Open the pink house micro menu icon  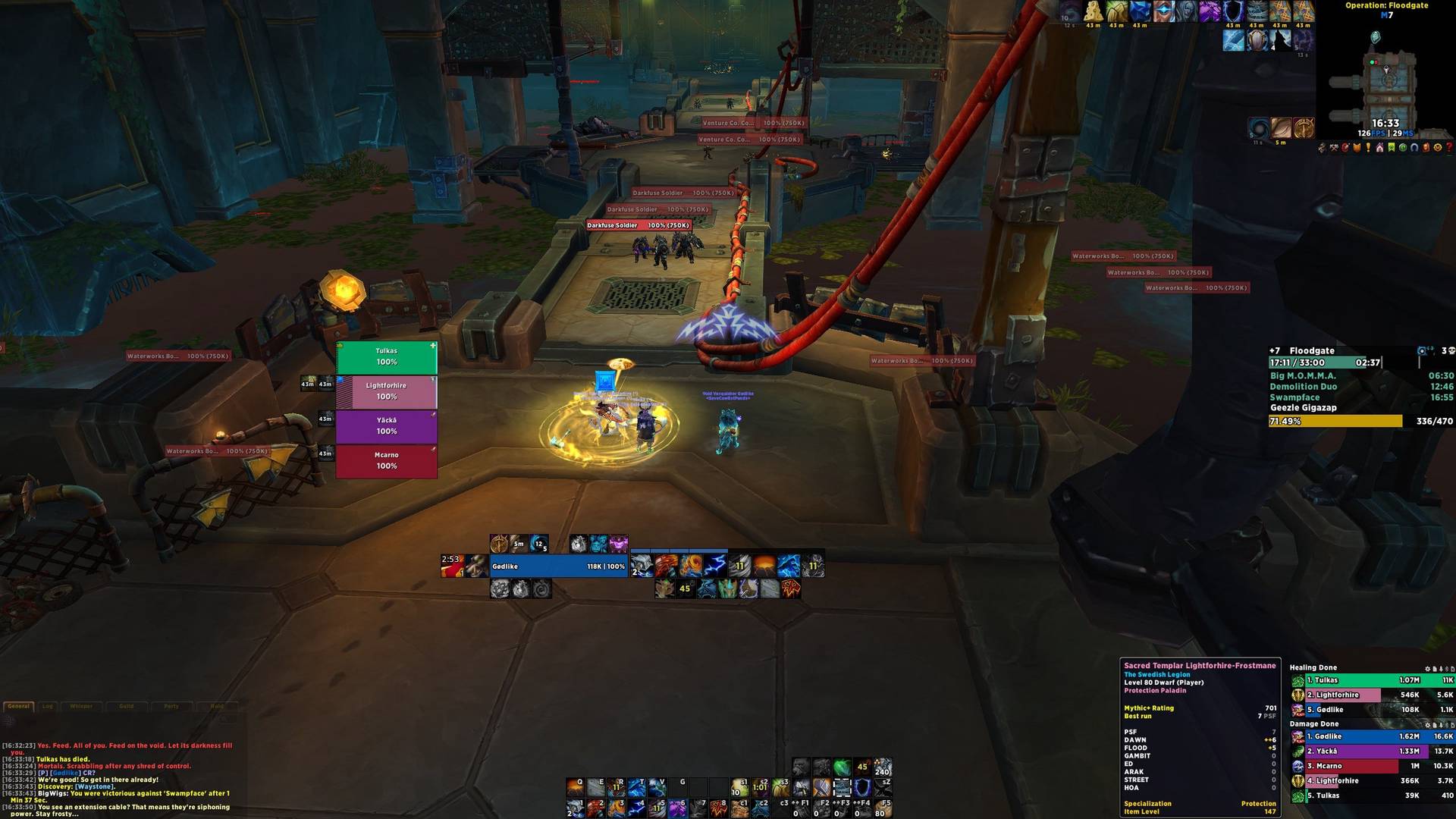pyautogui.click(x=1379, y=148)
